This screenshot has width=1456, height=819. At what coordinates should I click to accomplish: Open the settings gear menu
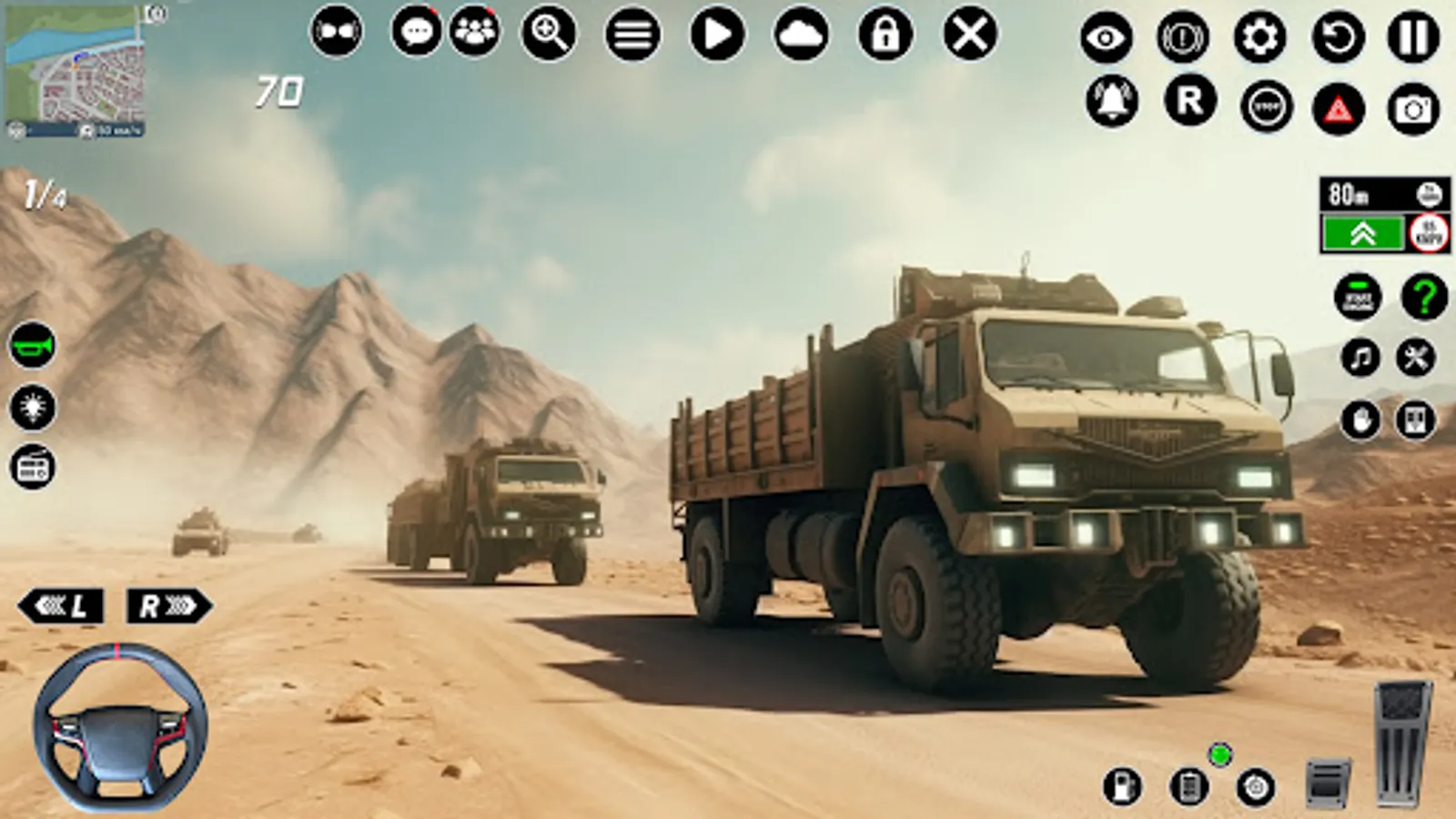point(1260,36)
